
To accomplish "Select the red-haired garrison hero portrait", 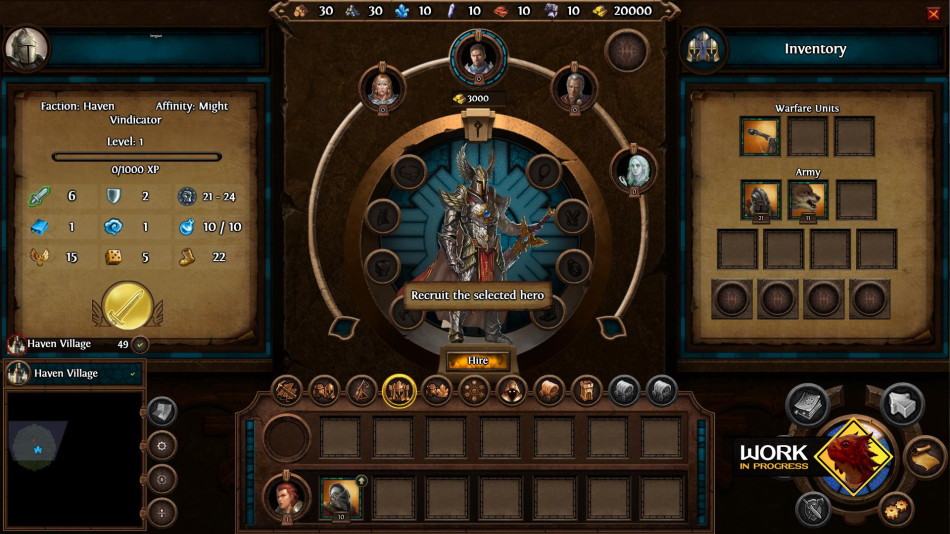I will click(285, 496).
